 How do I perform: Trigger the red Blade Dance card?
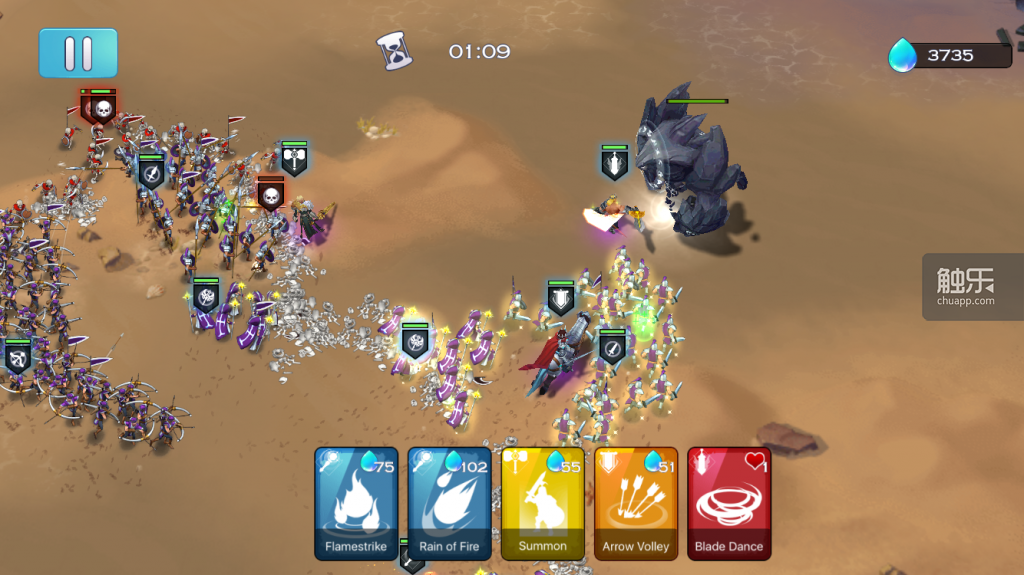(729, 503)
